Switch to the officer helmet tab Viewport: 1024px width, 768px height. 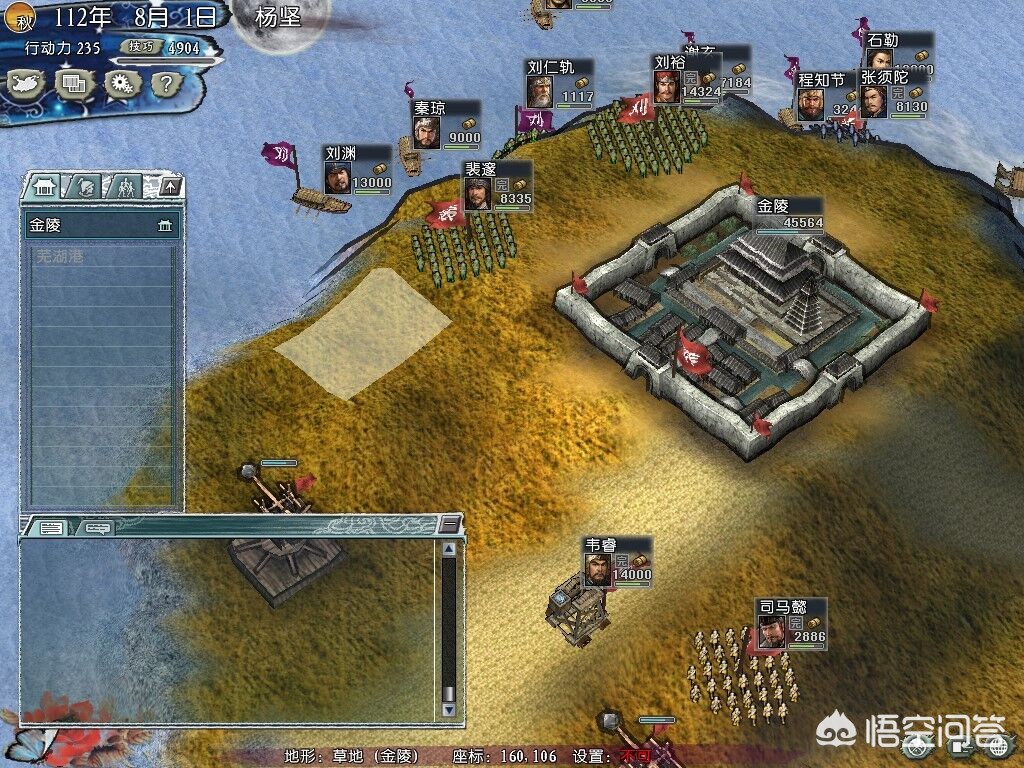(x=87, y=186)
